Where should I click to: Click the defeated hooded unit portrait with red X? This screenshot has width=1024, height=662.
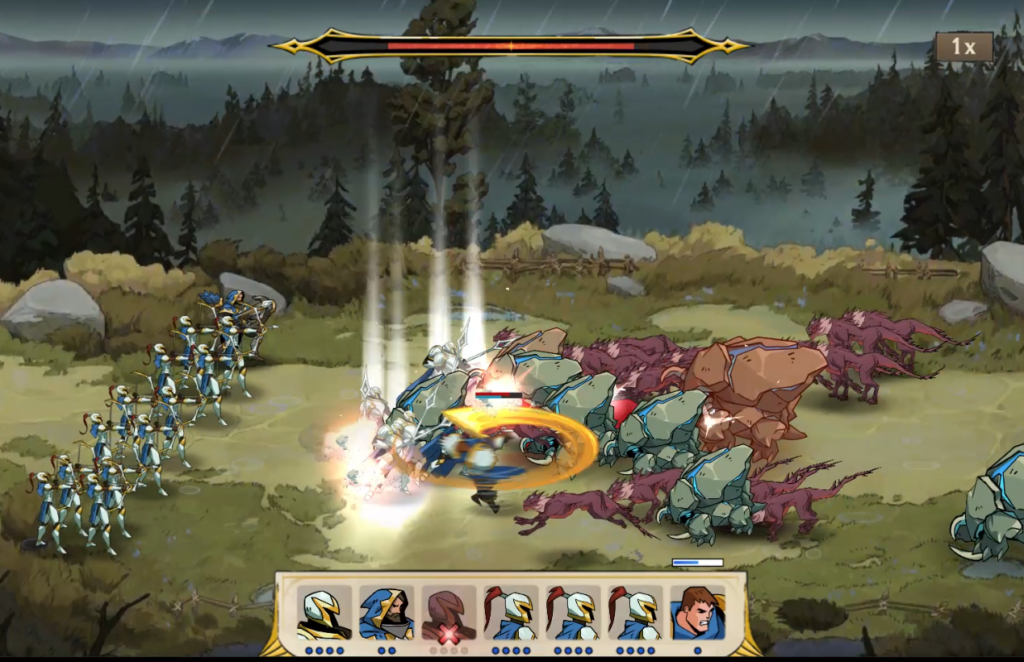(x=448, y=612)
